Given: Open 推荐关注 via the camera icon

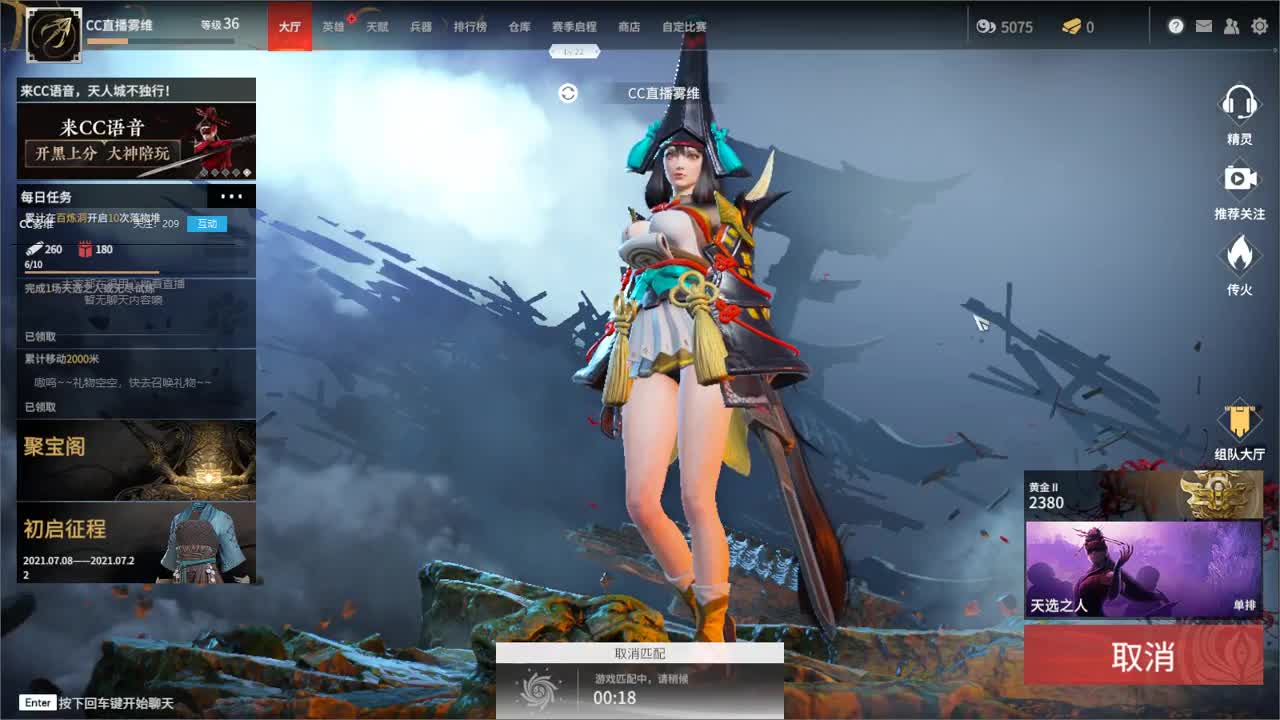Looking at the screenshot, I should click(x=1240, y=180).
